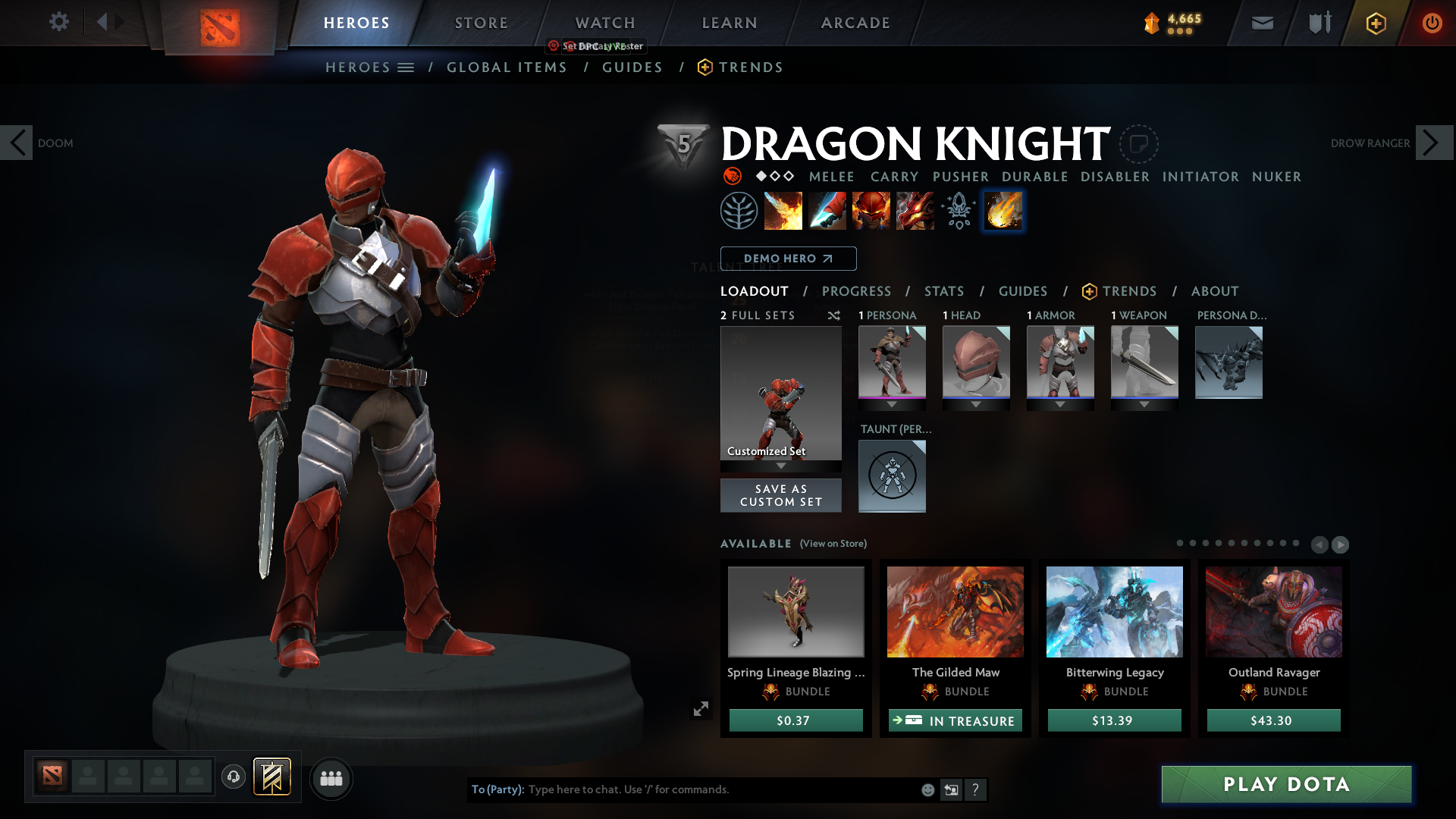The image size is (1456, 819).
Task: Open the Dragon Blood ability icon
Action: click(871, 211)
